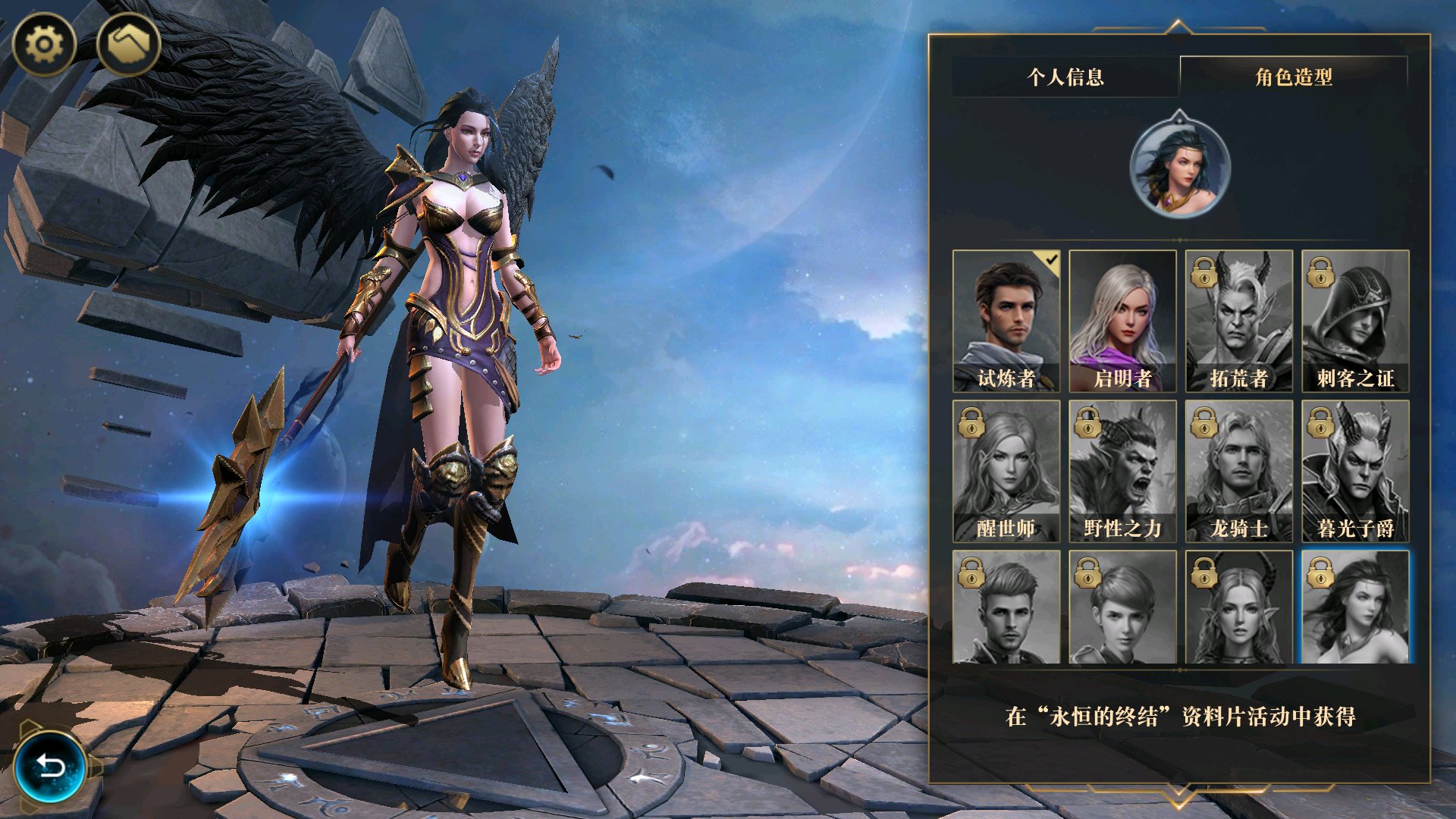Open the gear settings menu
The height and width of the screenshot is (819, 1456).
[44, 44]
